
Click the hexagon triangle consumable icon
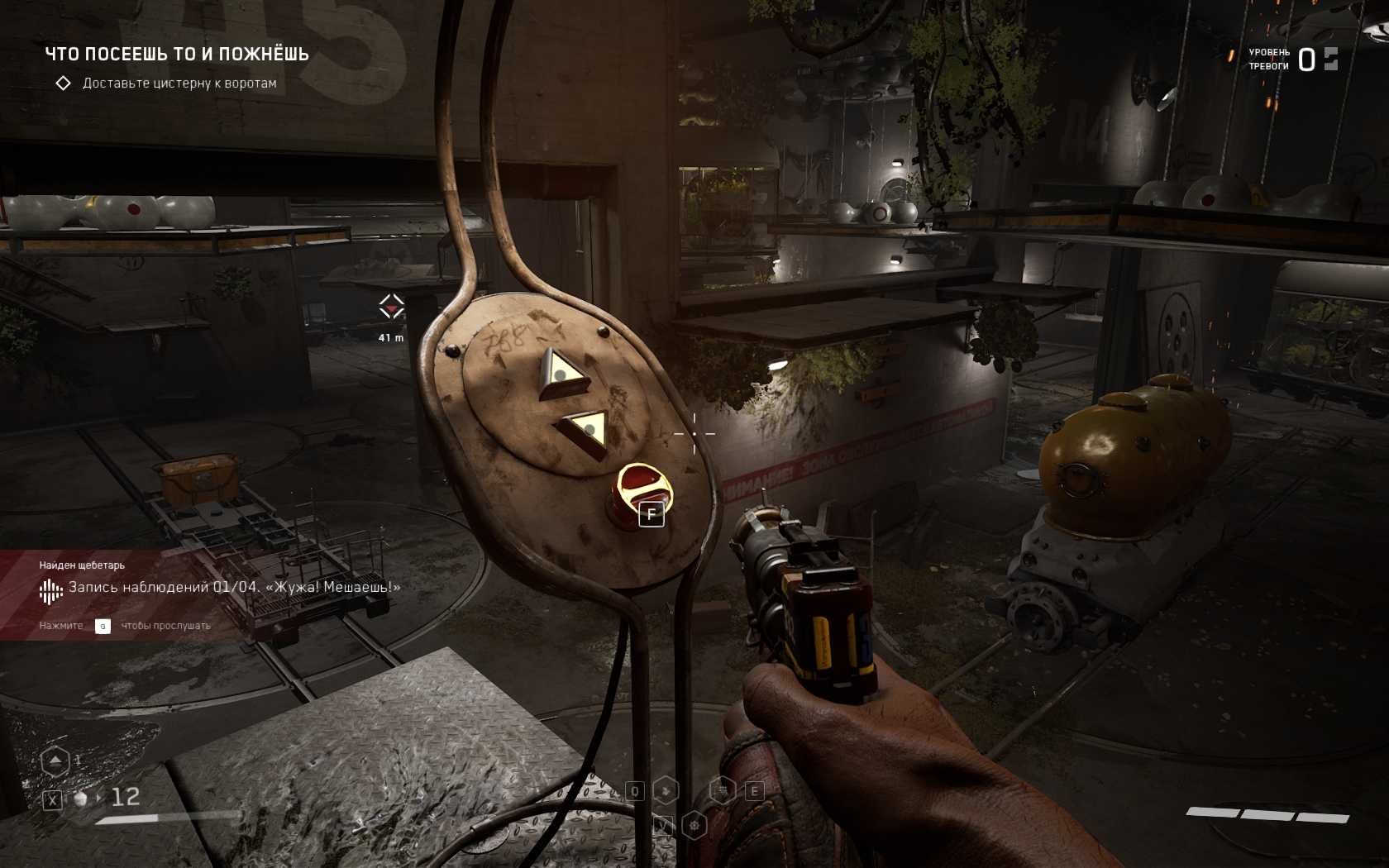[x=55, y=761]
